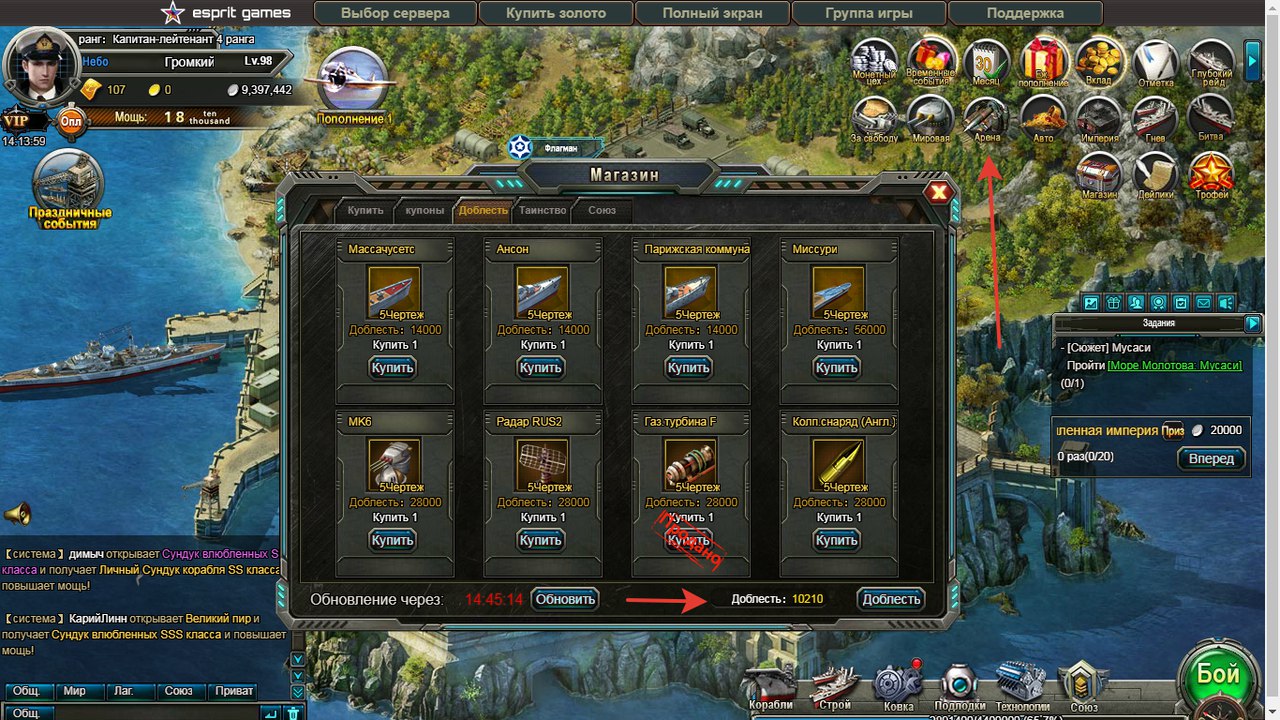Start battle with the Бой button
This screenshot has height=720, width=1280.
[1217, 677]
